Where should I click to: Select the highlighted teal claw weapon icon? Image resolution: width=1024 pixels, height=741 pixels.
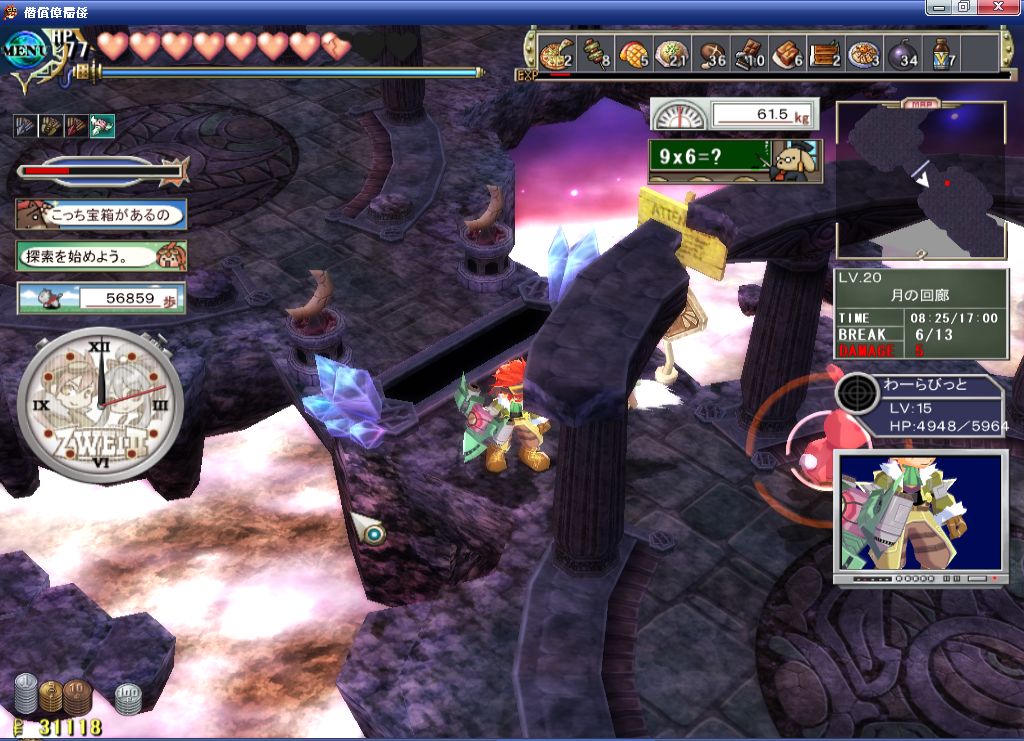coord(102,125)
